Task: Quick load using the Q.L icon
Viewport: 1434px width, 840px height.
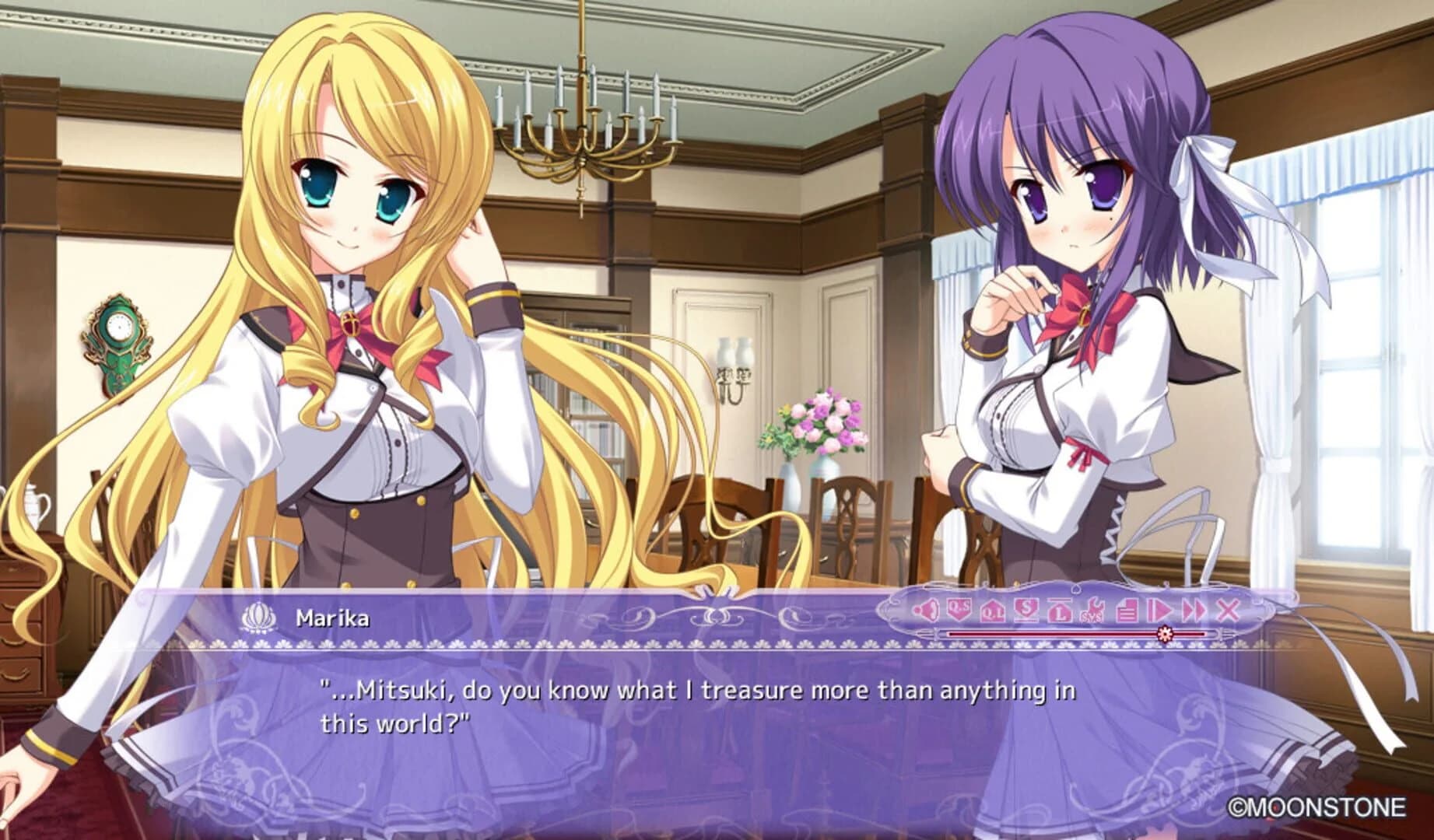Action: 992,612
